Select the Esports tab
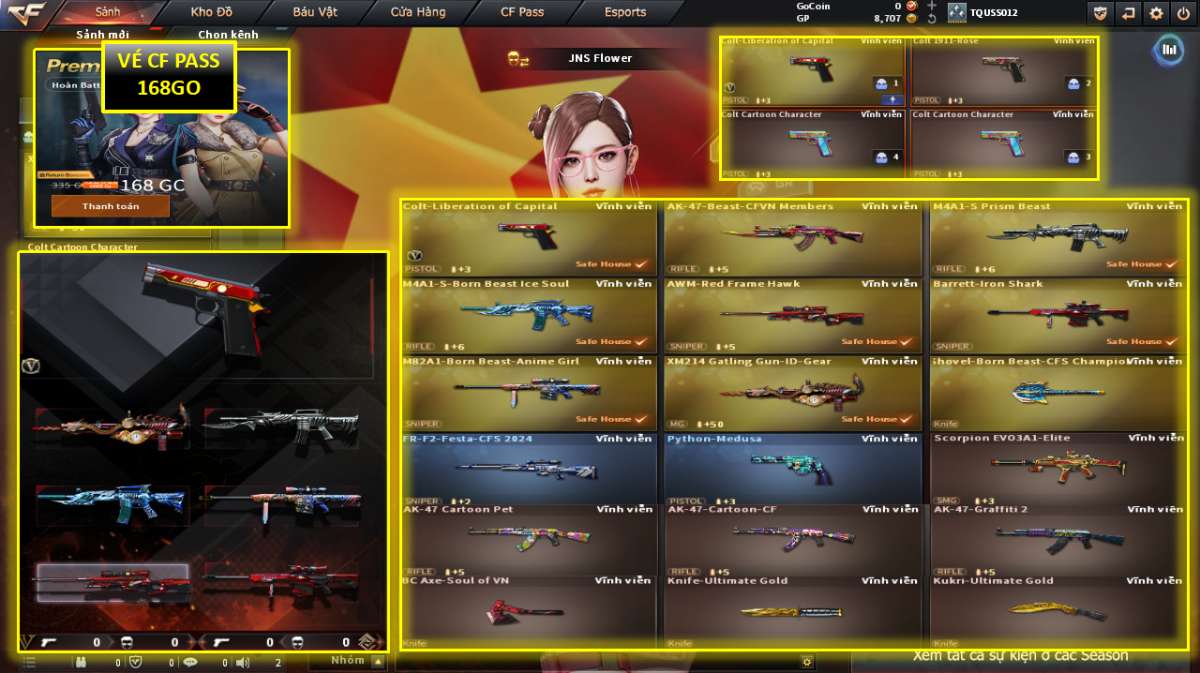The height and width of the screenshot is (673, 1200). click(x=625, y=12)
